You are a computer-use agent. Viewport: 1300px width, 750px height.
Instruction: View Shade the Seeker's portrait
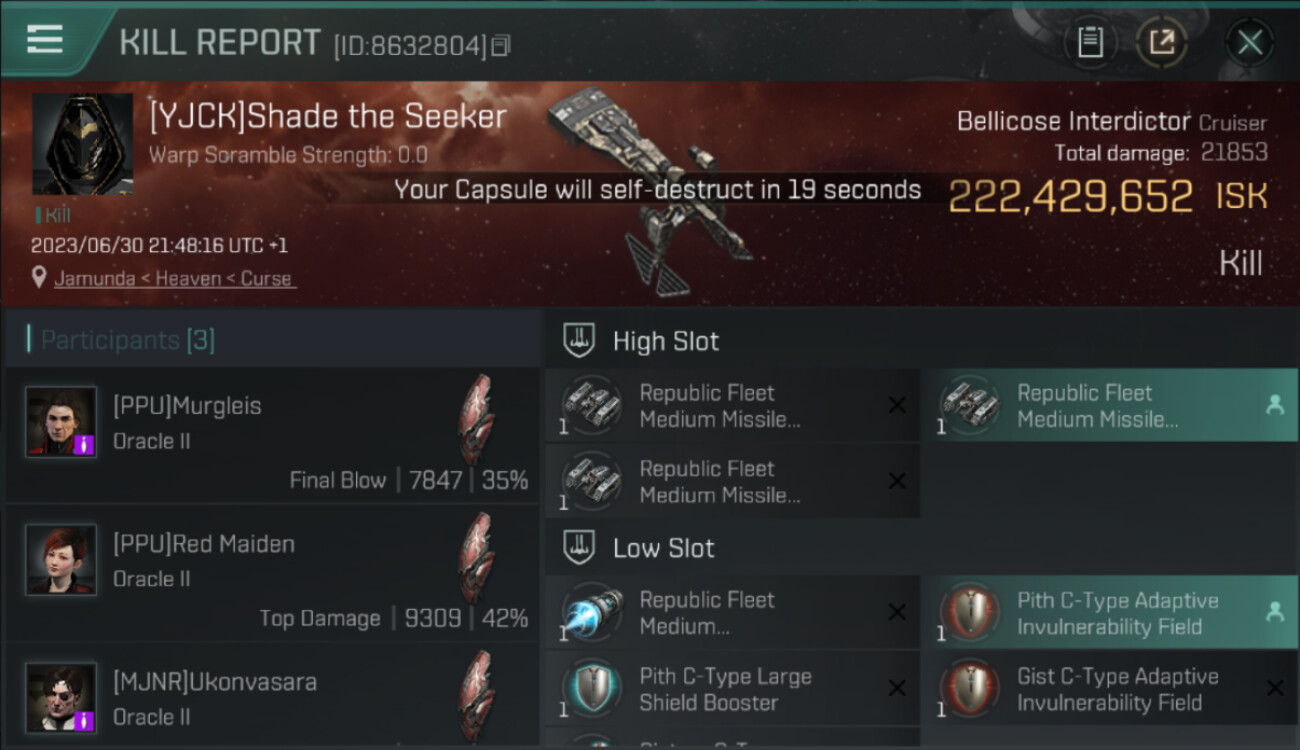(x=82, y=144)
